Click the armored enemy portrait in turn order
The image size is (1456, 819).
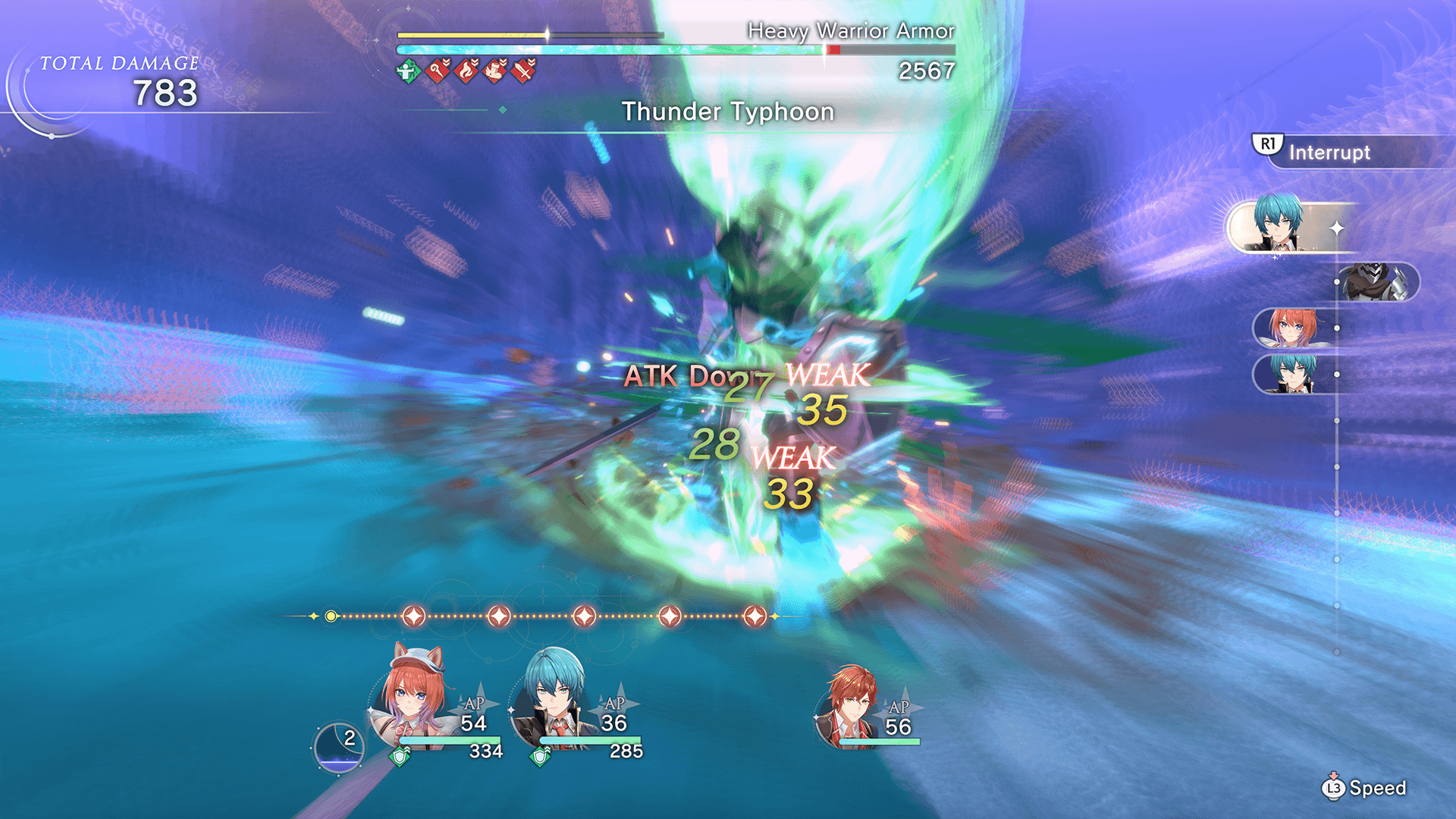pos(1376,282)
